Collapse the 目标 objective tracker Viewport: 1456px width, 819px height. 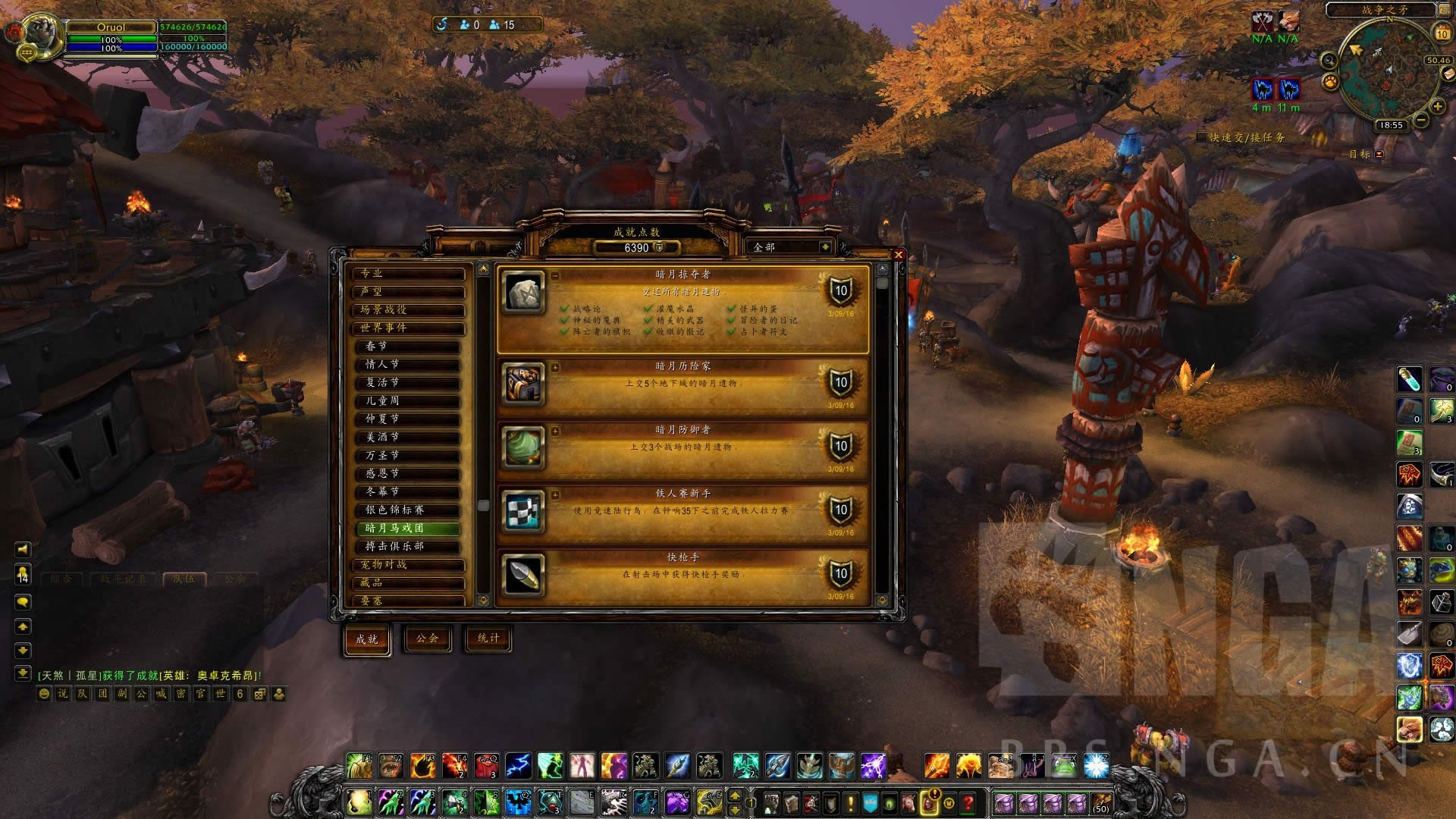(x=1379, y=155)
